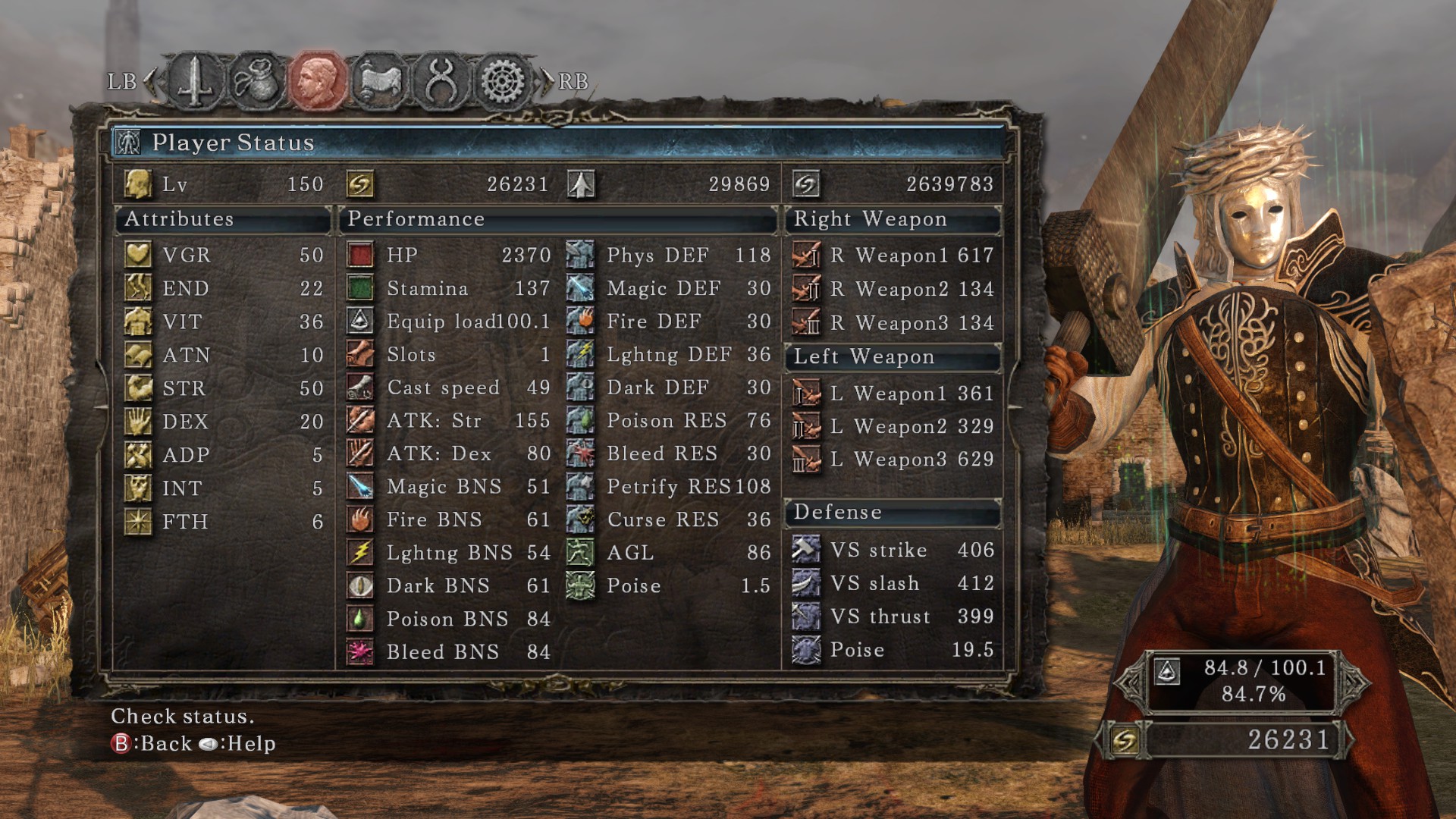The image size is (1456, 819).
Task: Switch to the tab left of the gear
Action: click(x=441, y=81)
